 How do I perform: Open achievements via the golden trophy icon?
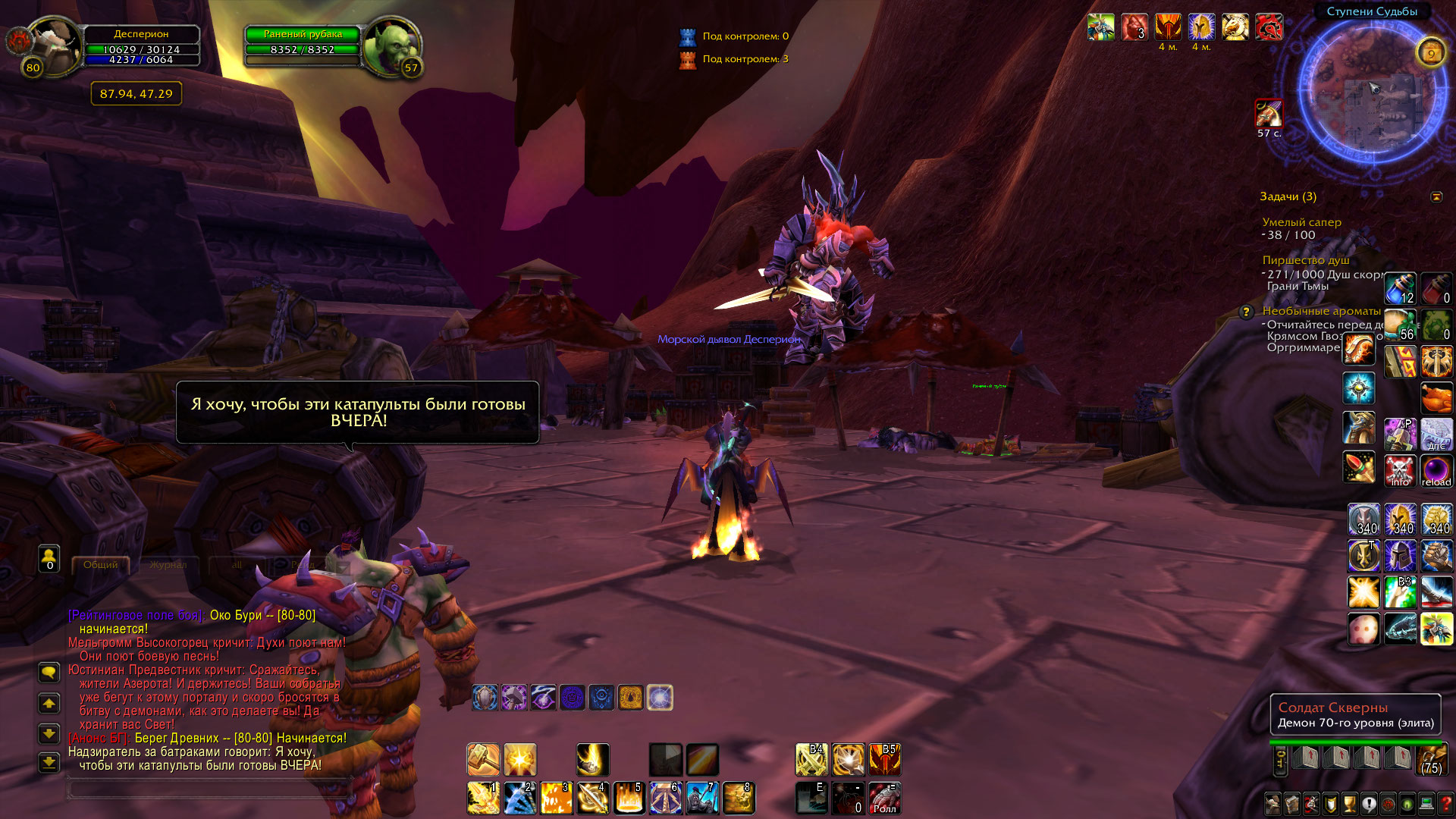(x=1349, y=804)
